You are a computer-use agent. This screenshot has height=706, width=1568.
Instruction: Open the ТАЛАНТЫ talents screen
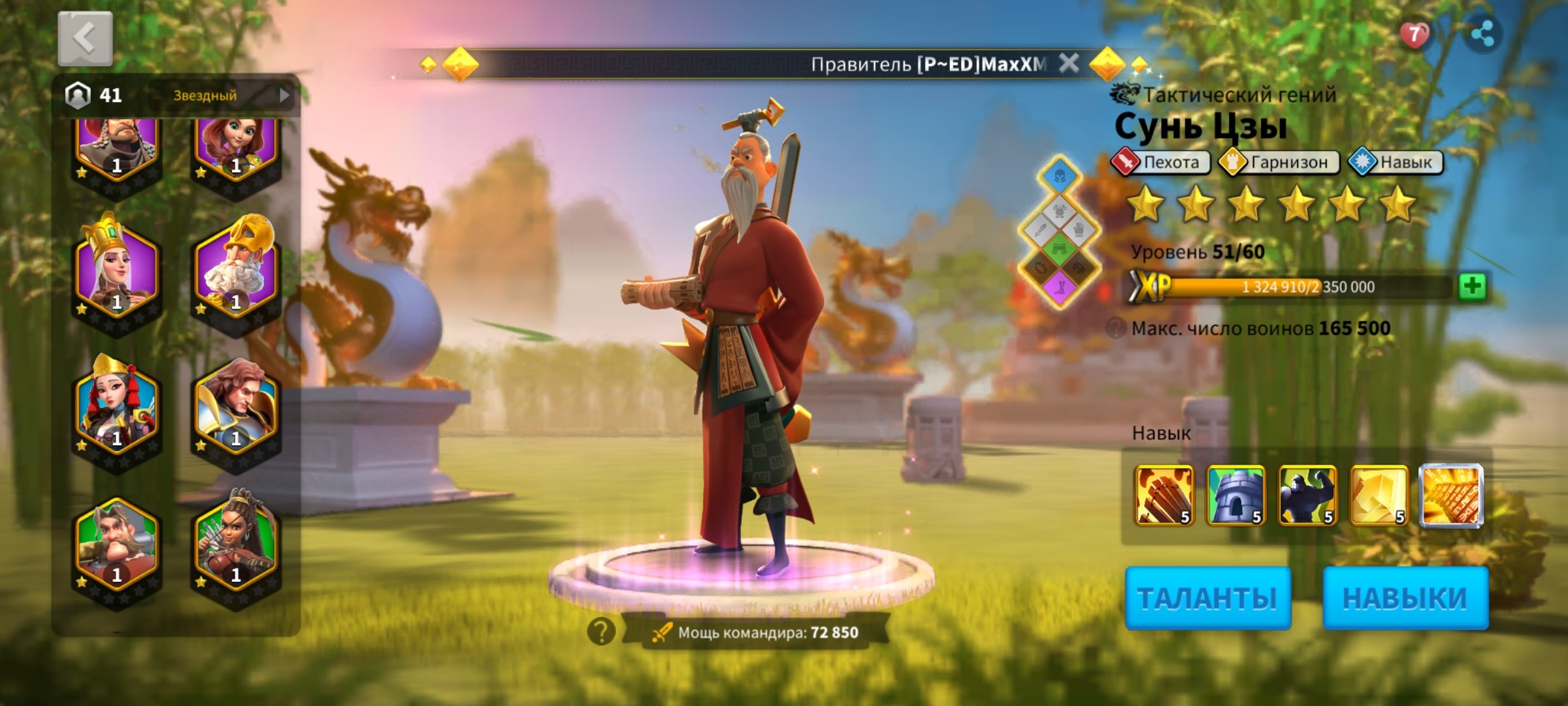(1207, 598)
